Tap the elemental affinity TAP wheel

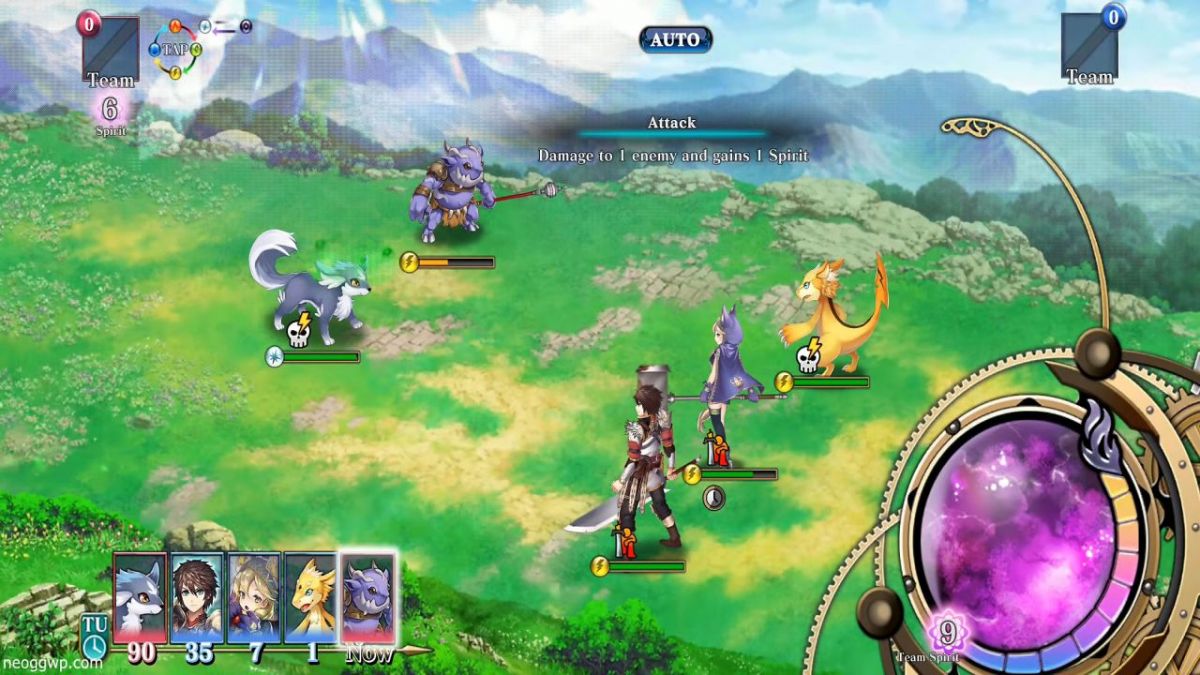click(176, 48)
